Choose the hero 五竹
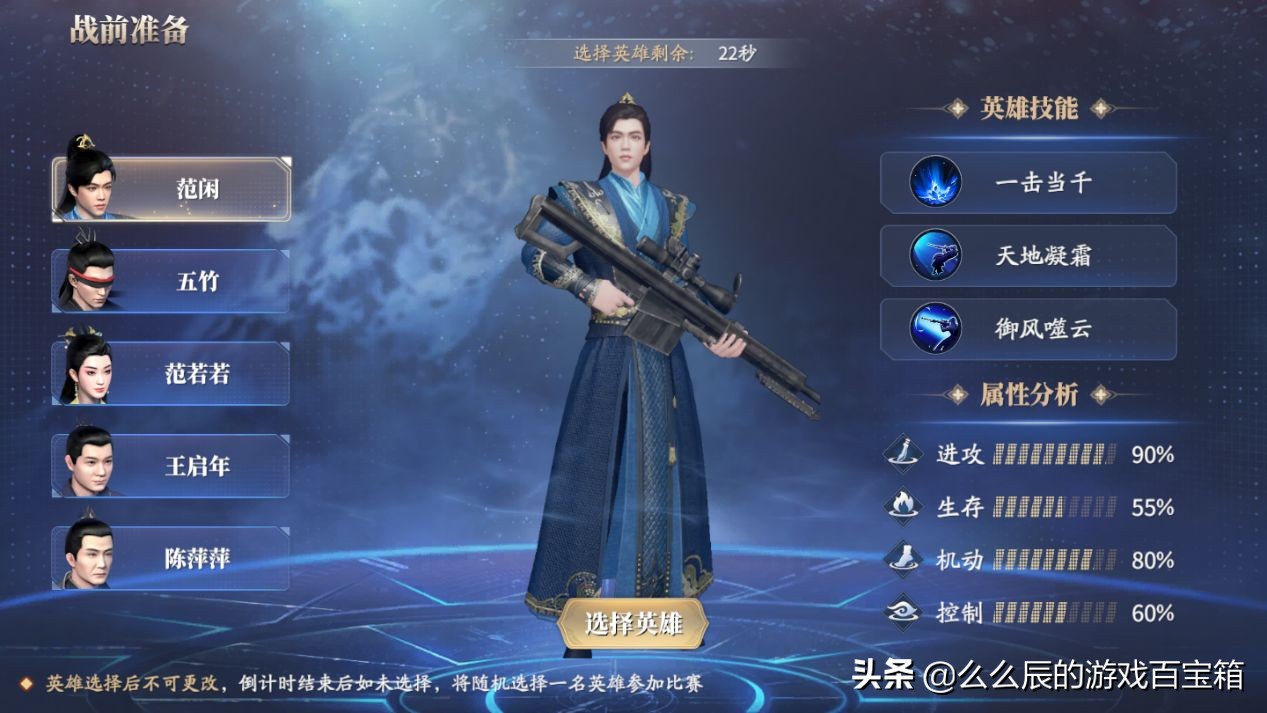 point(172,281)
